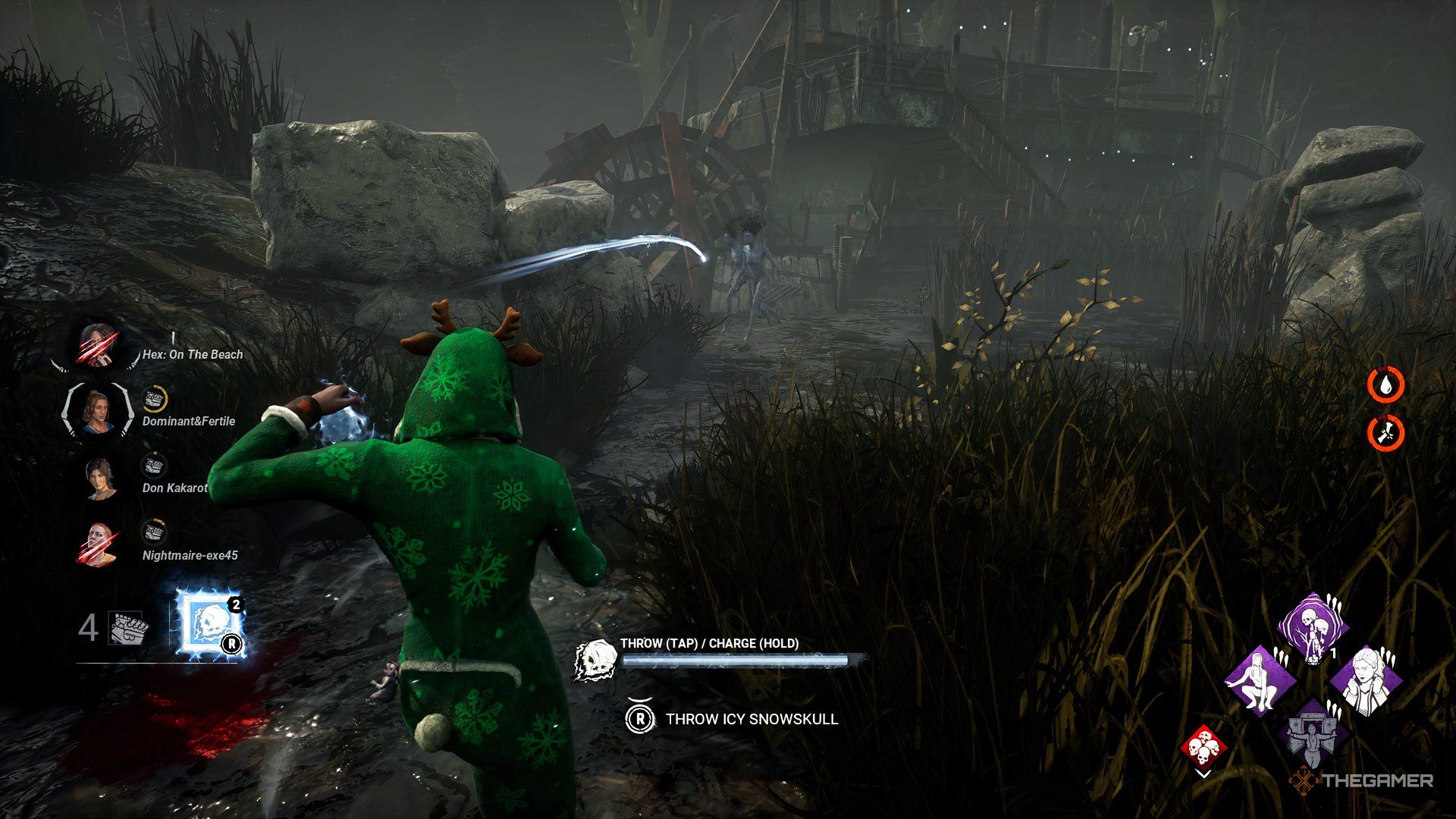This screenshot has height=819, width=1456.
Task: Click the Hex: On The Beach notification
Action: 192,353
